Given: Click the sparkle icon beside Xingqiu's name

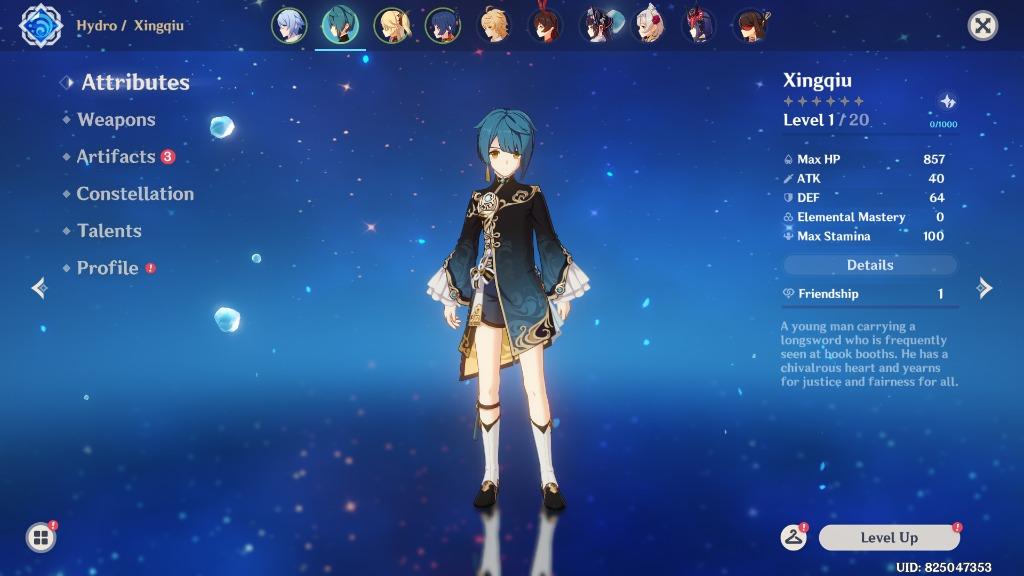Looking at the screenshot, I should click(947, 102).
